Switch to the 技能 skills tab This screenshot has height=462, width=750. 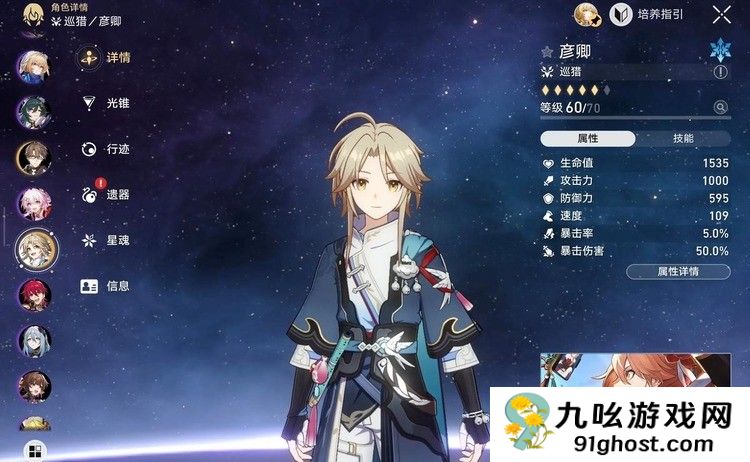pos(683,139)
